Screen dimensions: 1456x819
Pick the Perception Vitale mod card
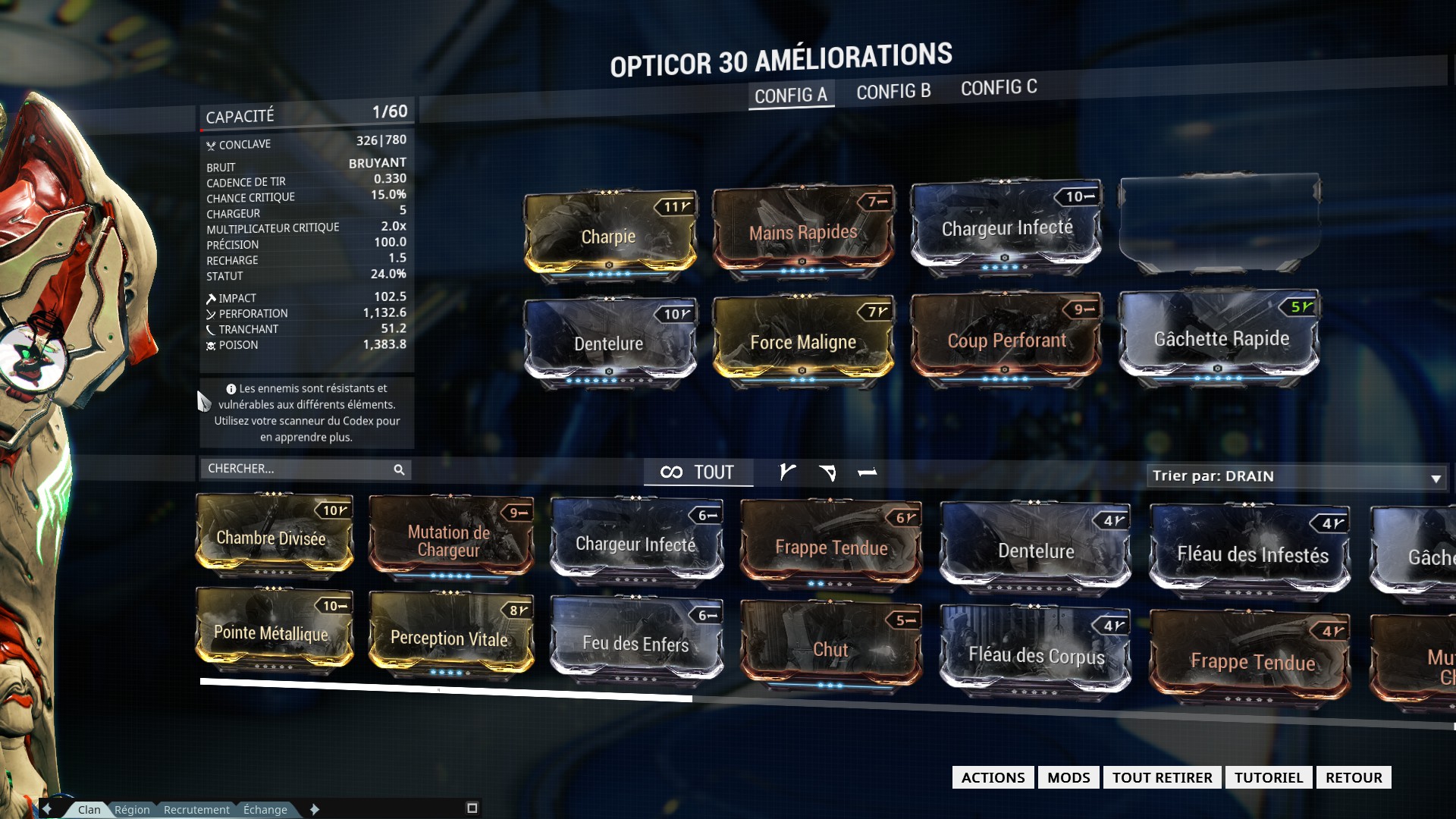[450, 636]
